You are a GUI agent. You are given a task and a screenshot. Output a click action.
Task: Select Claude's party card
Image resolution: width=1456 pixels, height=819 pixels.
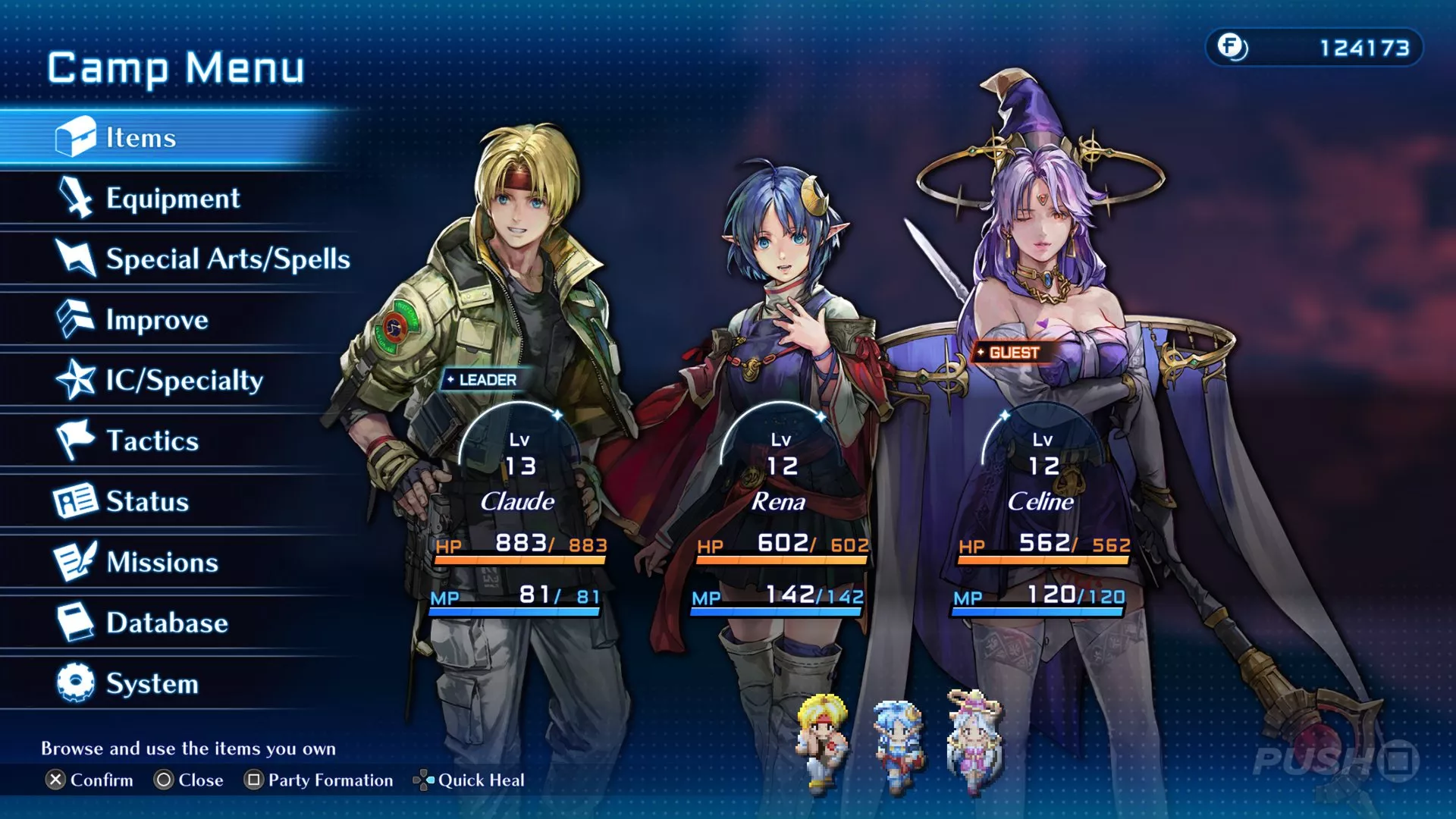click(x=519, y=500)
